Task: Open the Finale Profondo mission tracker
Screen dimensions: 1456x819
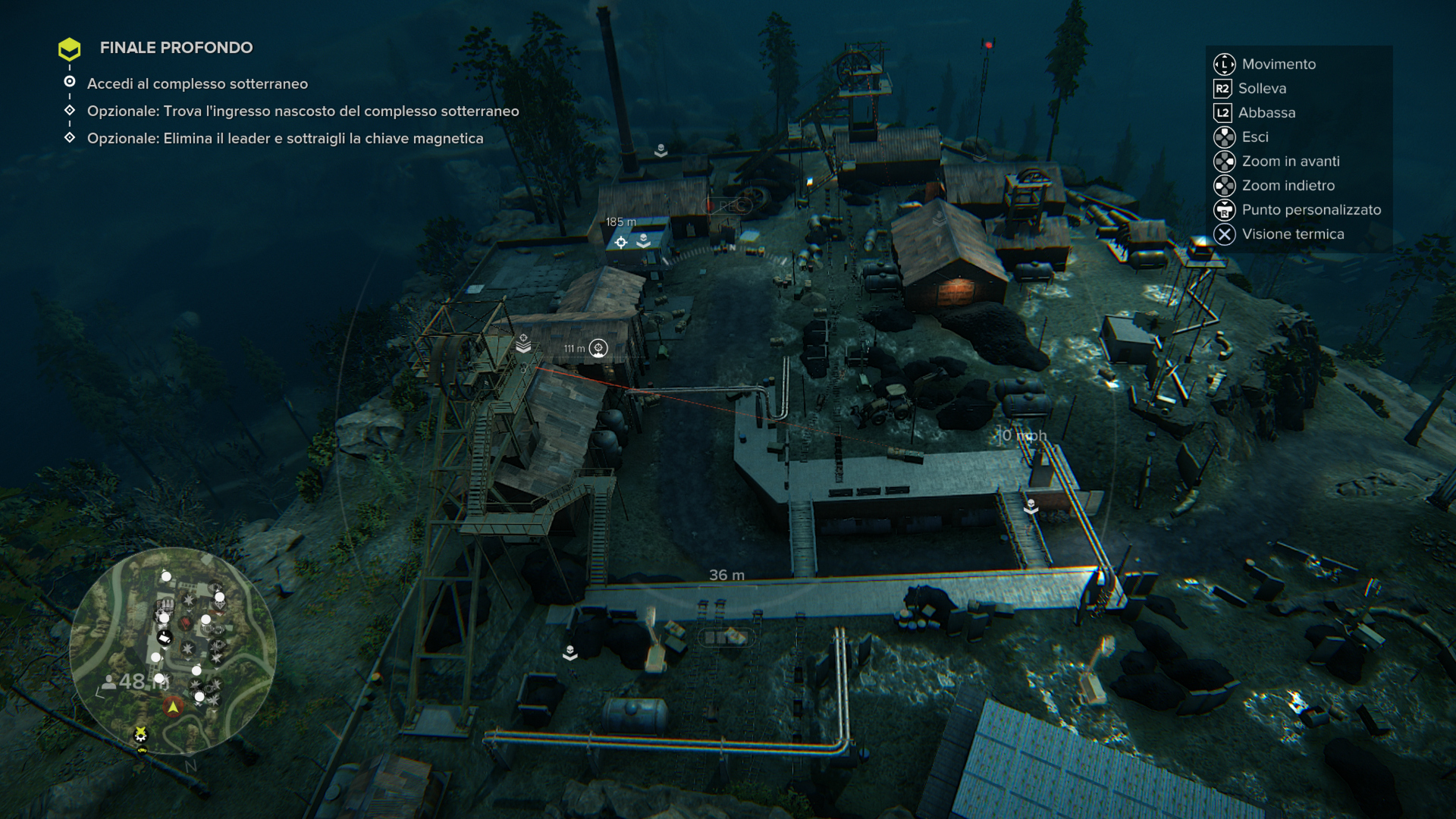Action: click(x=176, y=48)
